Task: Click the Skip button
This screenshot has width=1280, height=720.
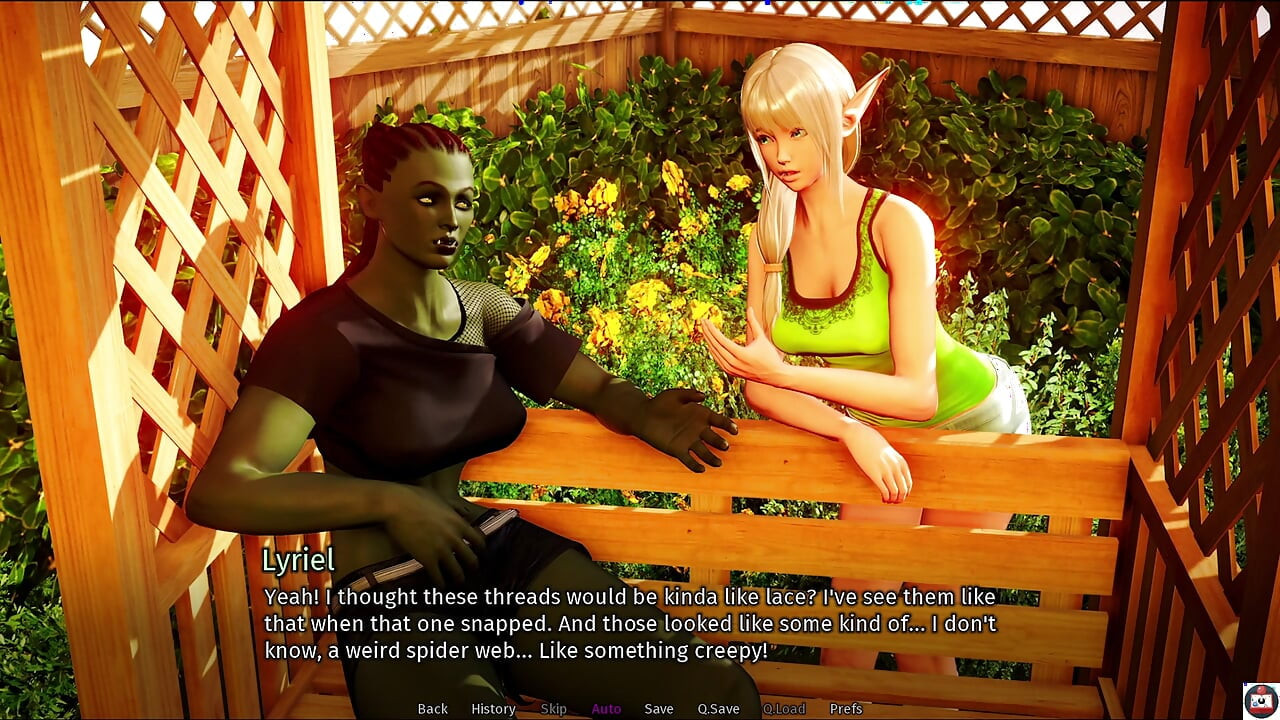Action: (x=553, y=708)
